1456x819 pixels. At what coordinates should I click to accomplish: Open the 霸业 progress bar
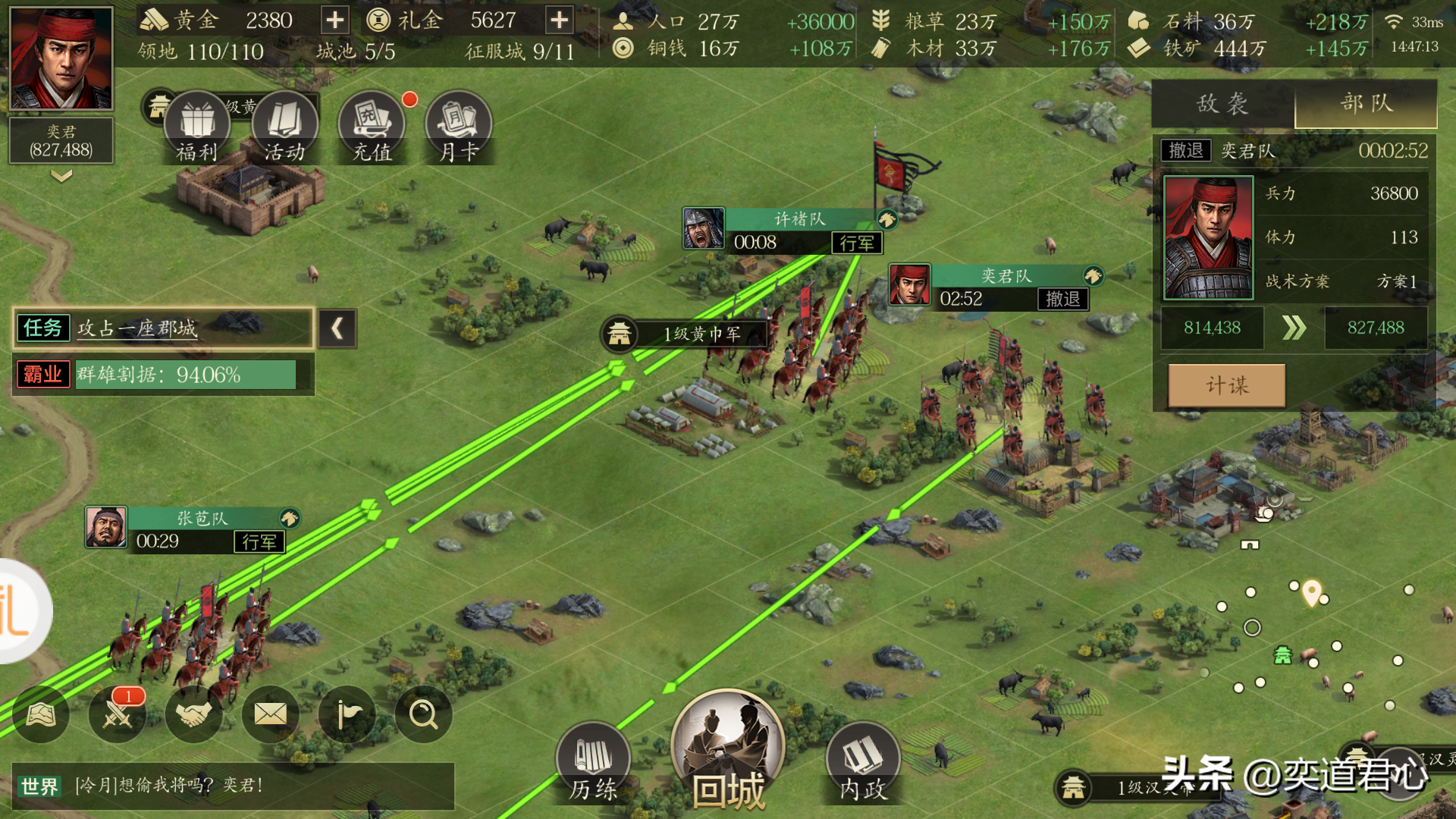coord(163,375)
